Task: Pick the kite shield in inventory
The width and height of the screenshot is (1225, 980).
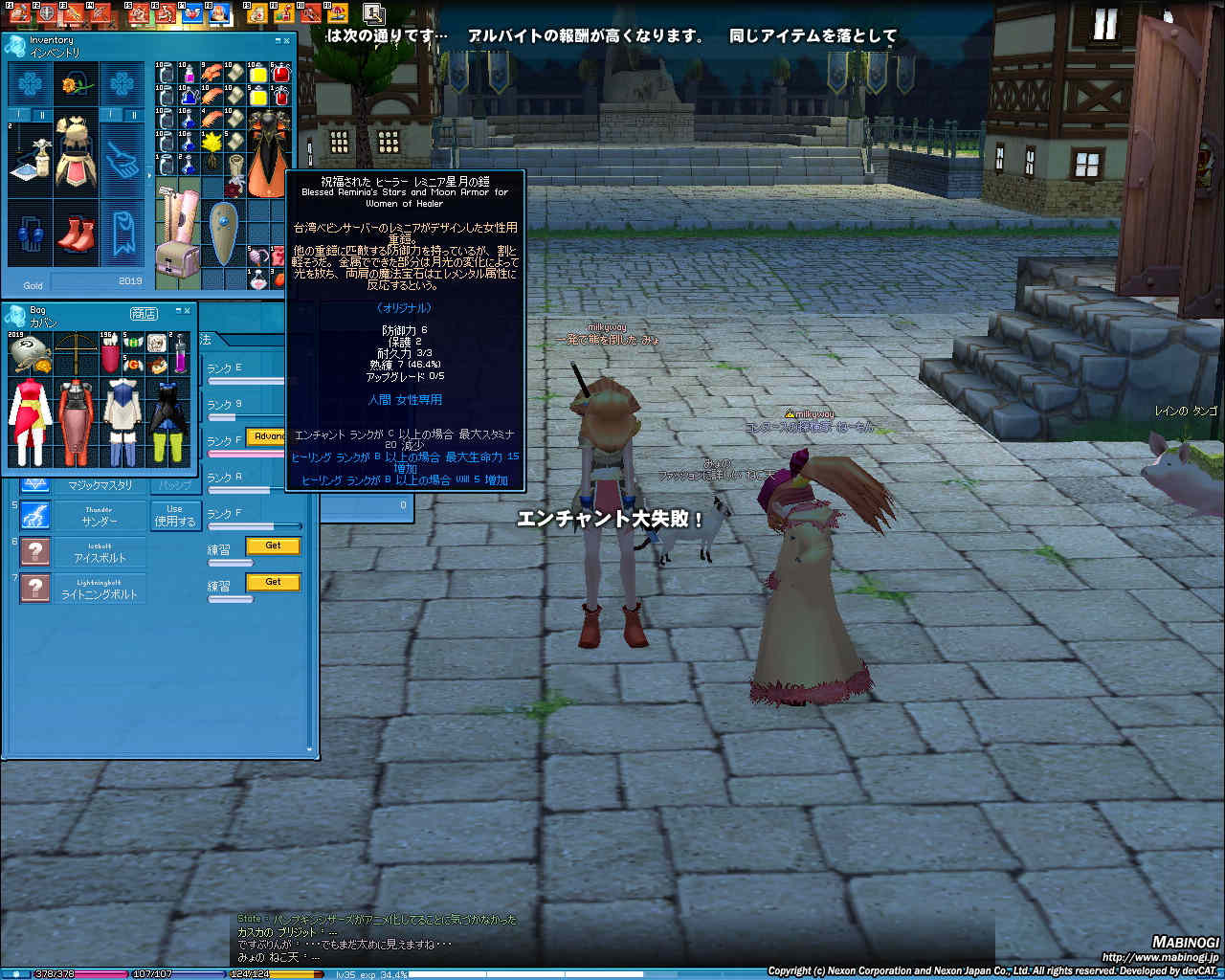Action: 224,234
